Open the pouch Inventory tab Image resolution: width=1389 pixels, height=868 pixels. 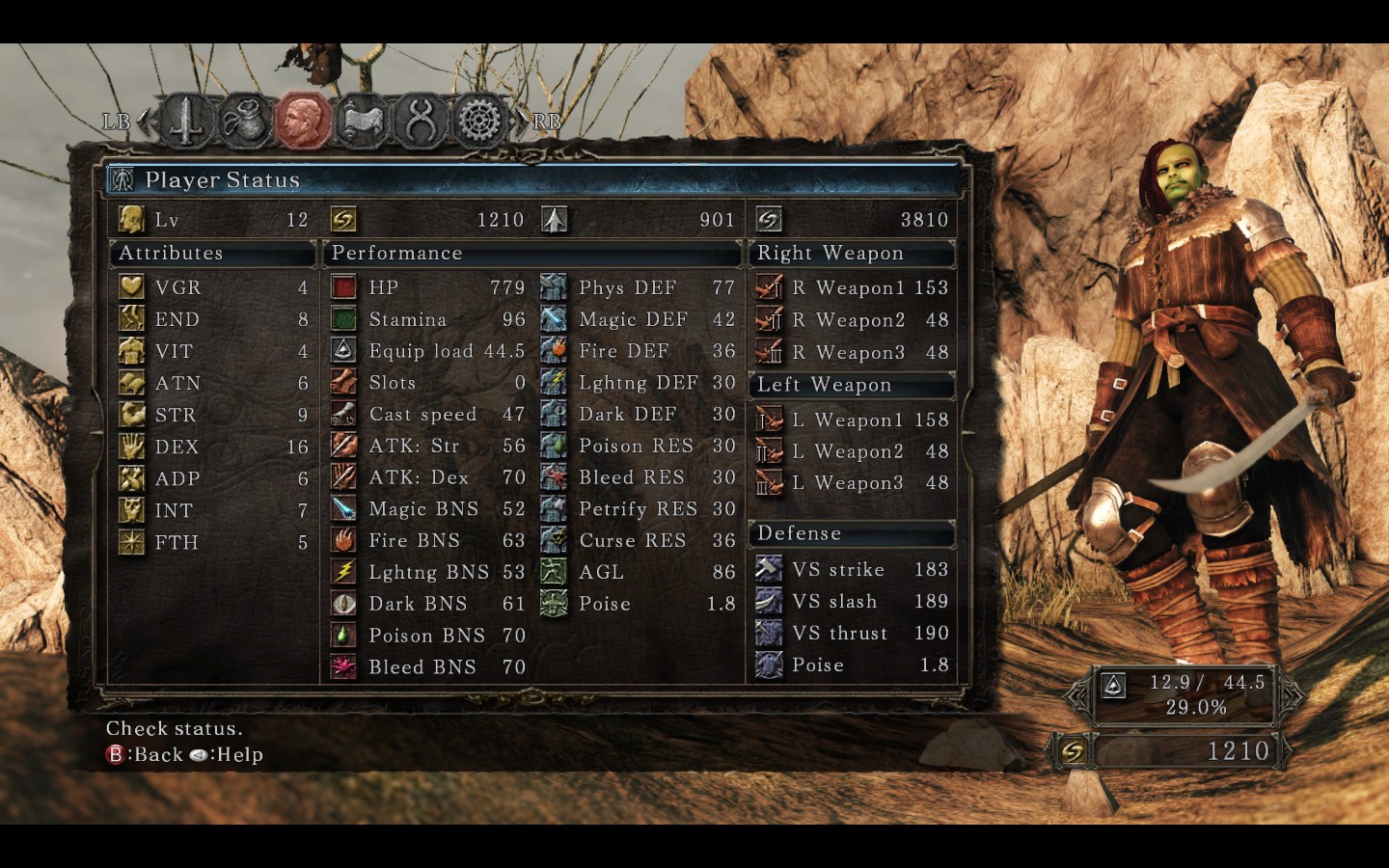pyautogui.click(x=245, y=122)
